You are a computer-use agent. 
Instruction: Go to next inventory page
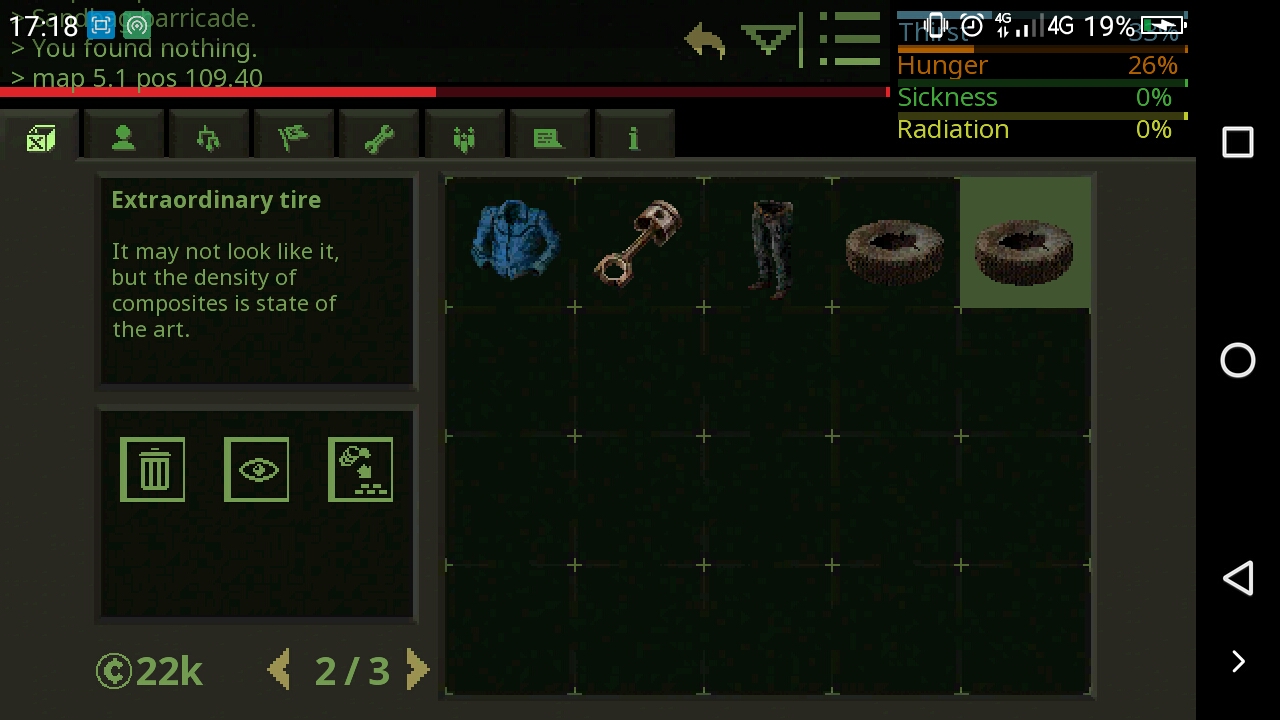[418, 670]
